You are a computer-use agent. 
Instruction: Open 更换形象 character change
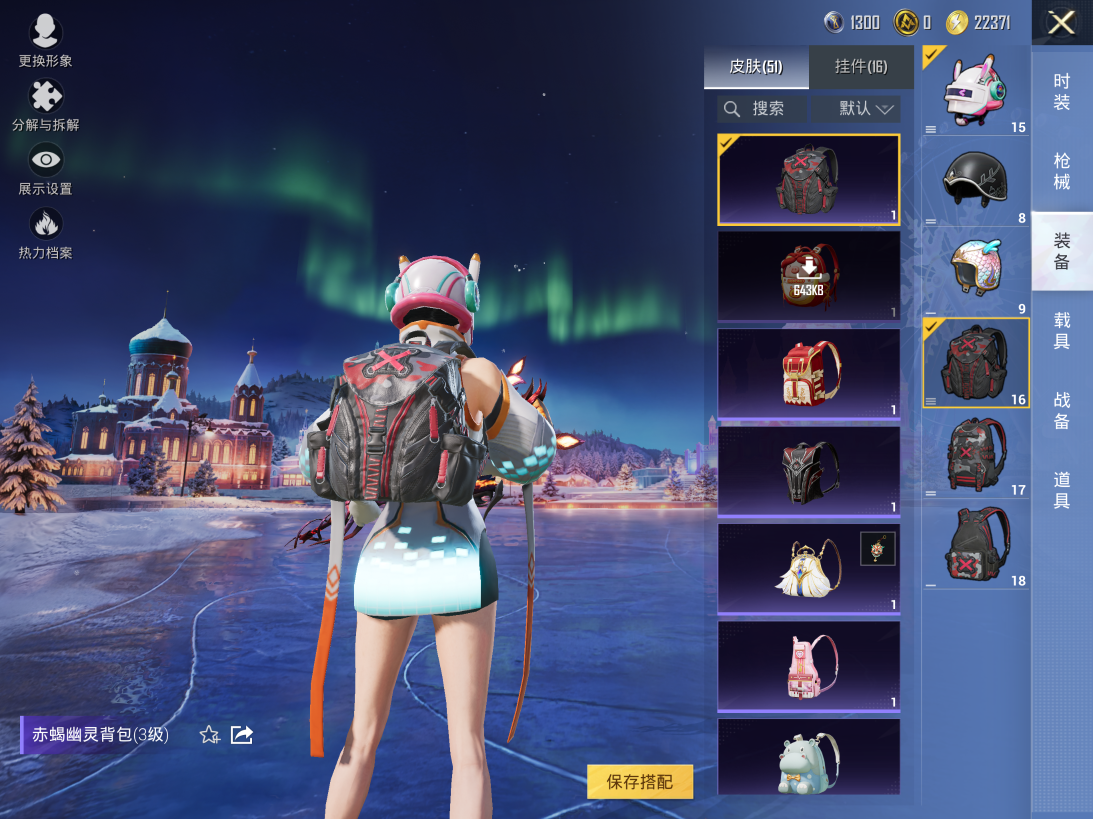pyautogui.click(x=45, y=40)
